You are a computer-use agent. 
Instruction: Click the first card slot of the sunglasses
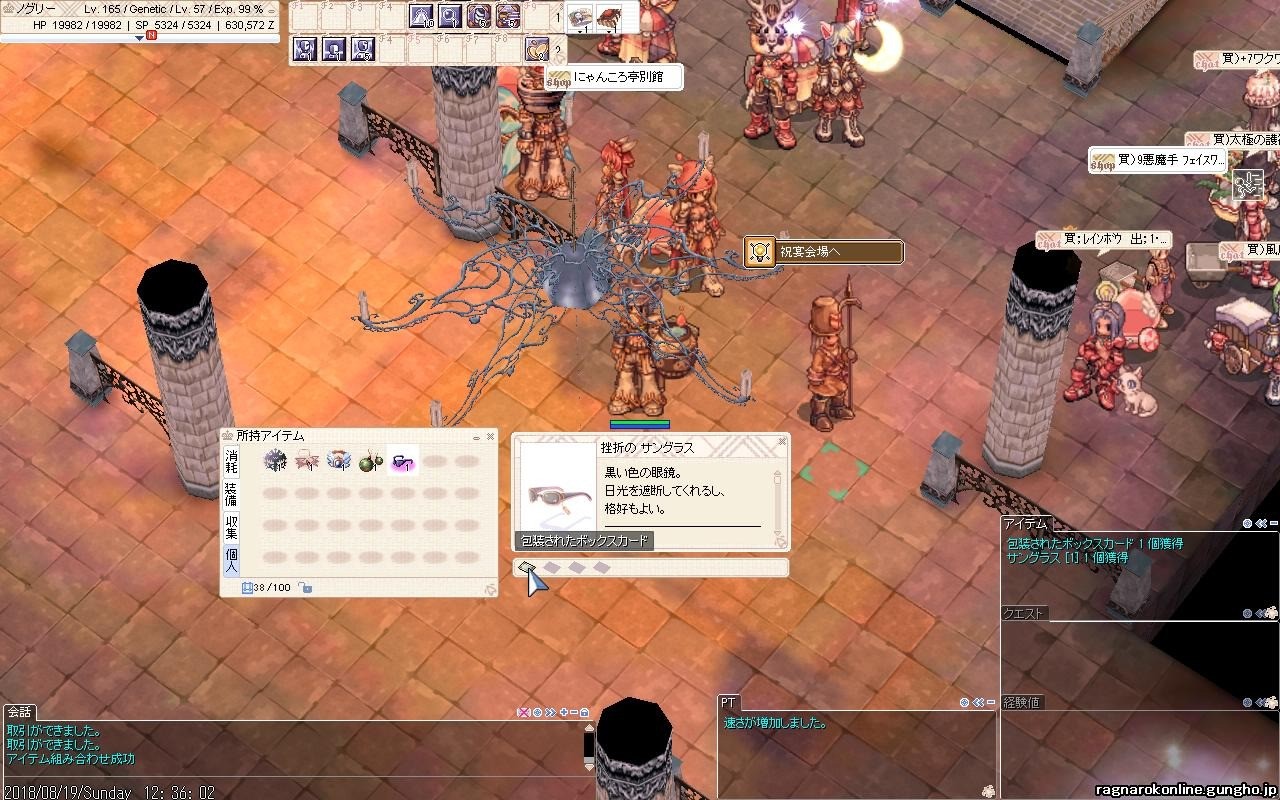[x=527, y=568]
